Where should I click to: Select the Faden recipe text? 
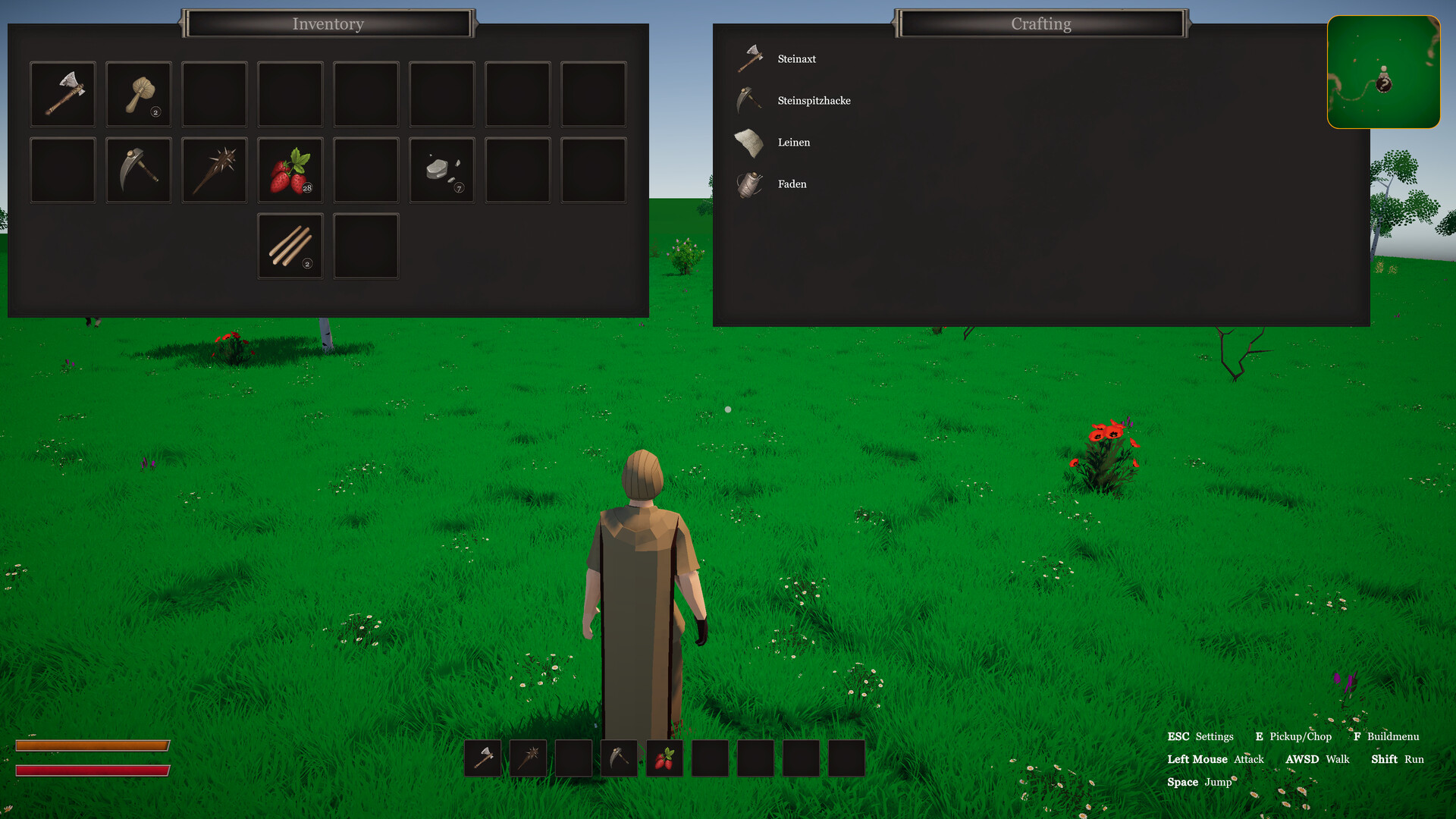pos(792,184)
